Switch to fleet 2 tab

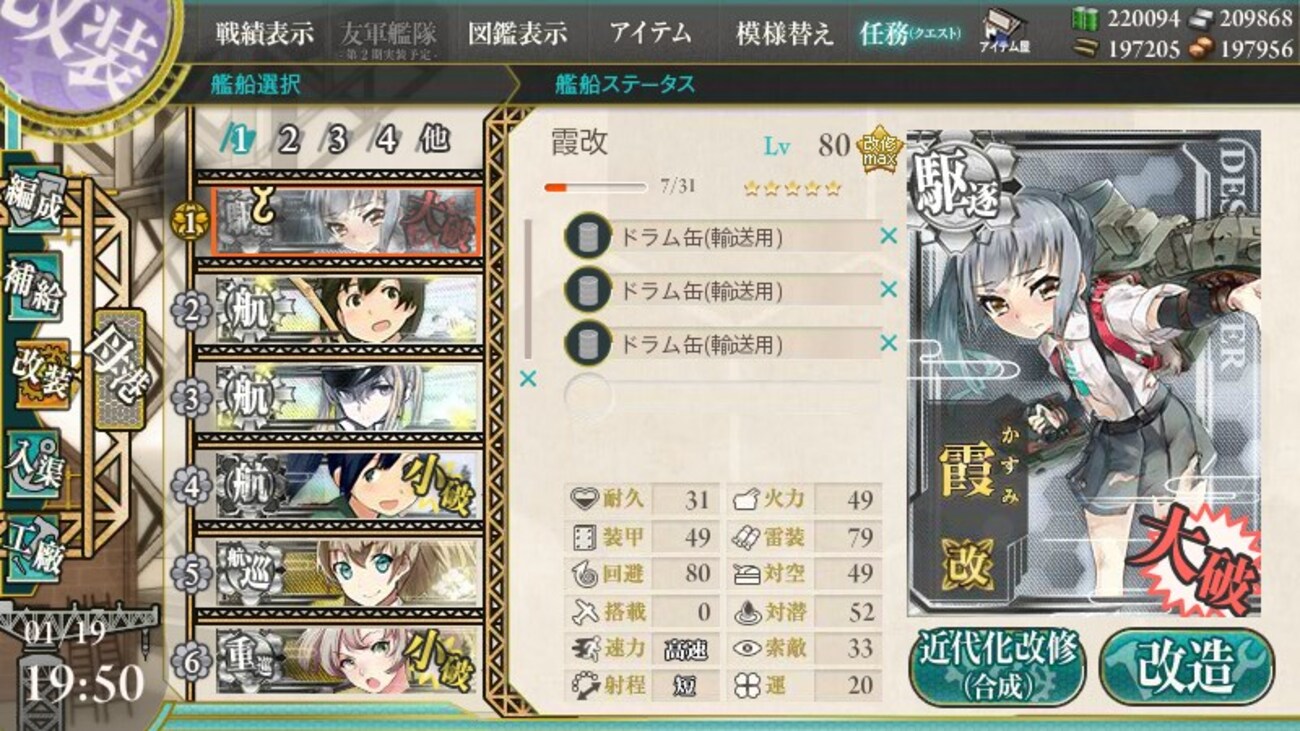click(289, 141)
